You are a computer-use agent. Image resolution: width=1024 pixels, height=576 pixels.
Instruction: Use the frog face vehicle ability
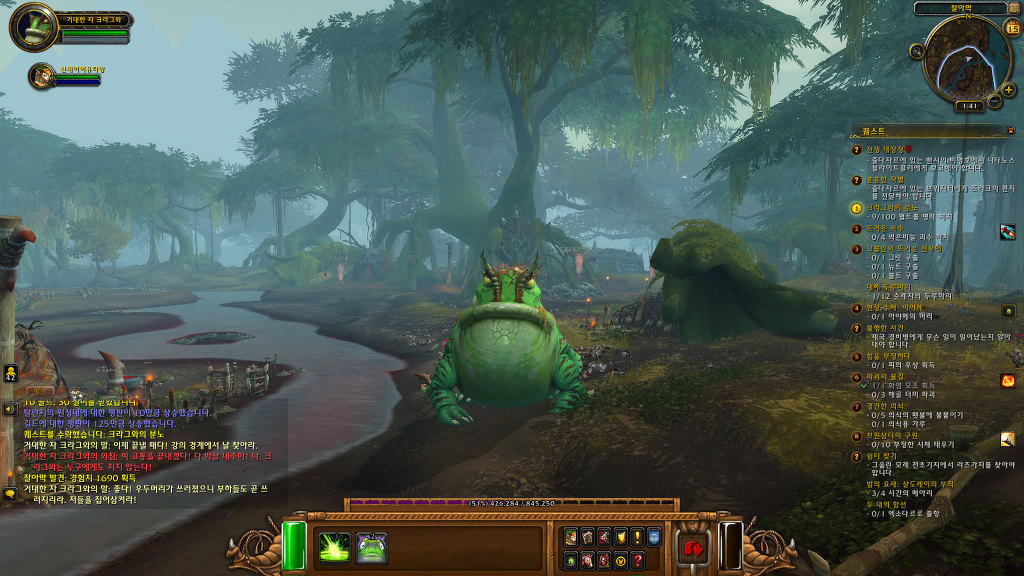[x=372, y=547]
